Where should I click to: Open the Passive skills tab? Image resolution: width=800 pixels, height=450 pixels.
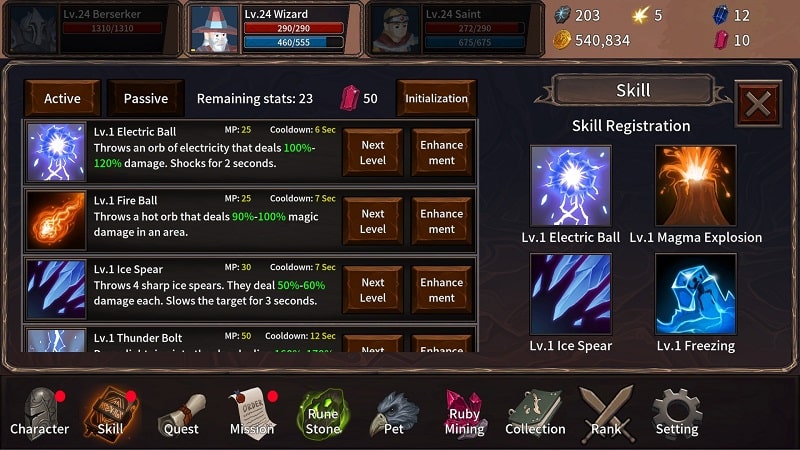pyautogui.click(x=146, y=99)
